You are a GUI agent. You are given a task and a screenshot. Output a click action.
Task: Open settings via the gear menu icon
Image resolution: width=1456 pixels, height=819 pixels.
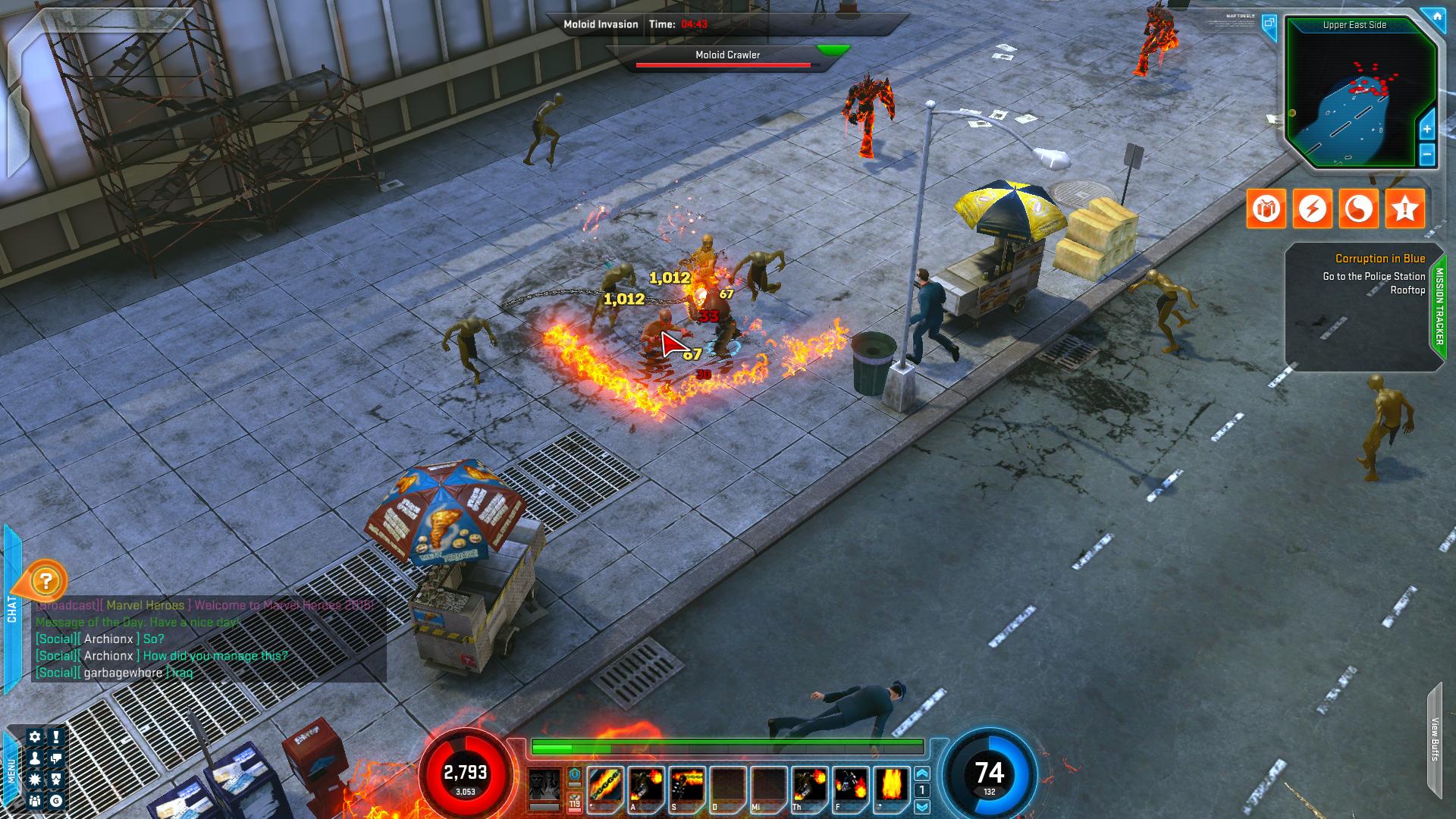click(34, 737)
